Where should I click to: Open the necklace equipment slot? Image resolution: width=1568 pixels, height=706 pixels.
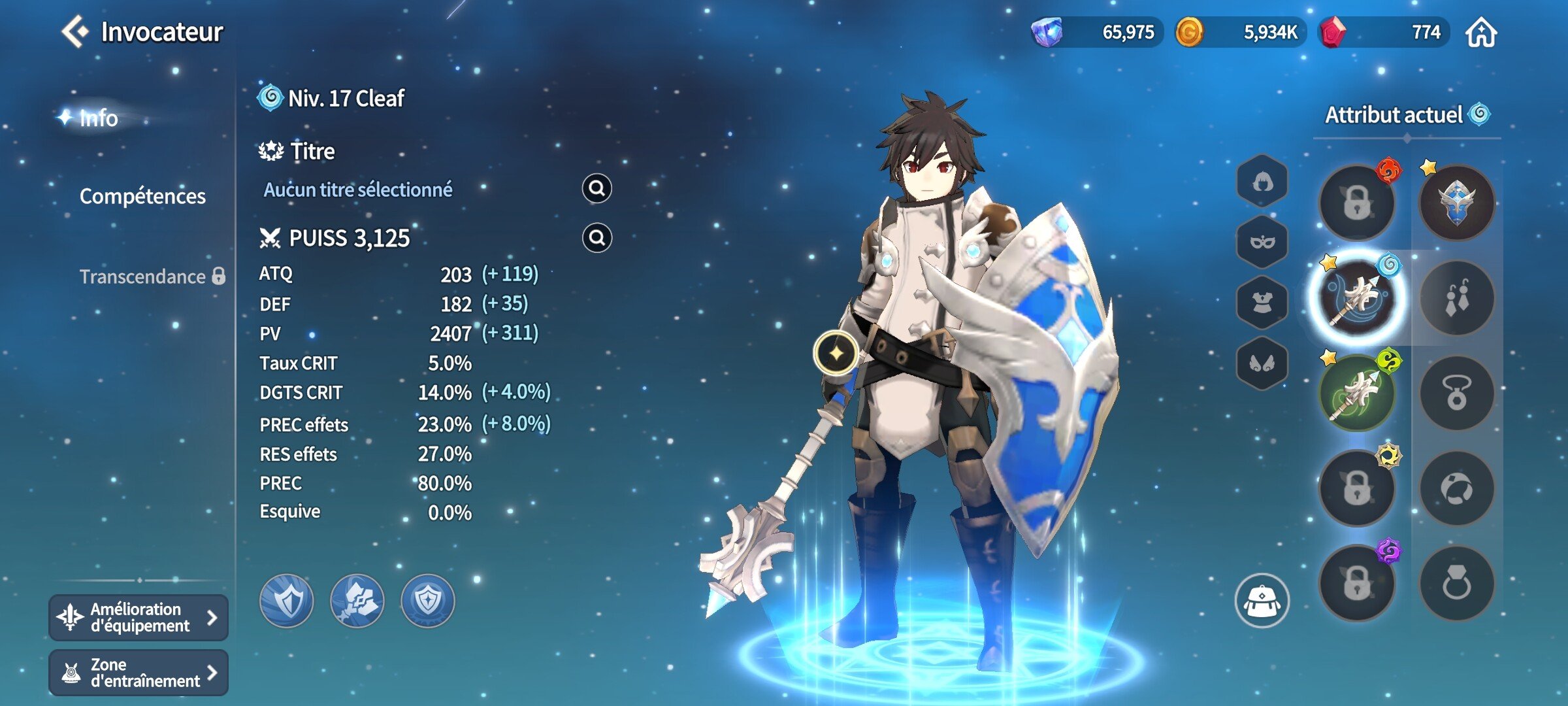coord(1457,392)
